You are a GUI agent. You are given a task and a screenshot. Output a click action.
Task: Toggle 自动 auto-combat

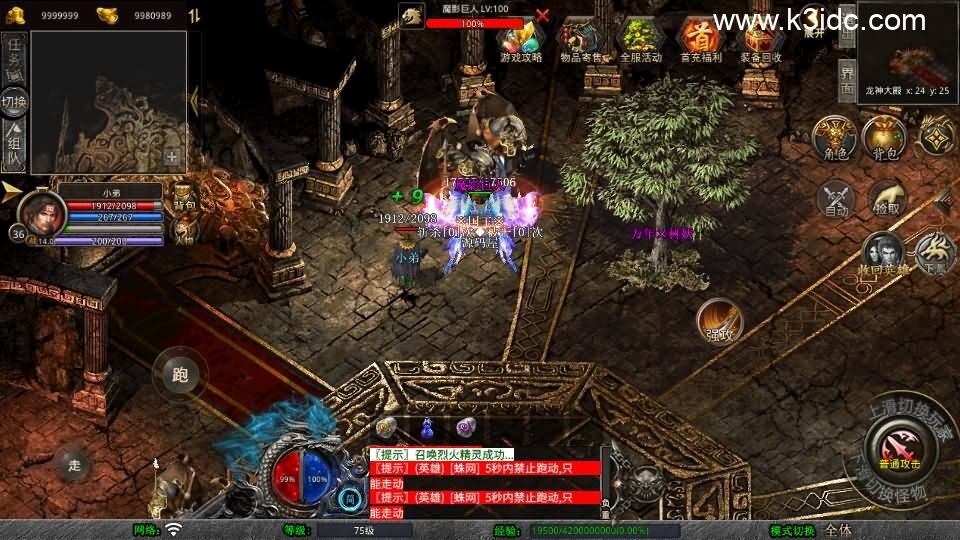pyautogui.click(x=836, y=199)
